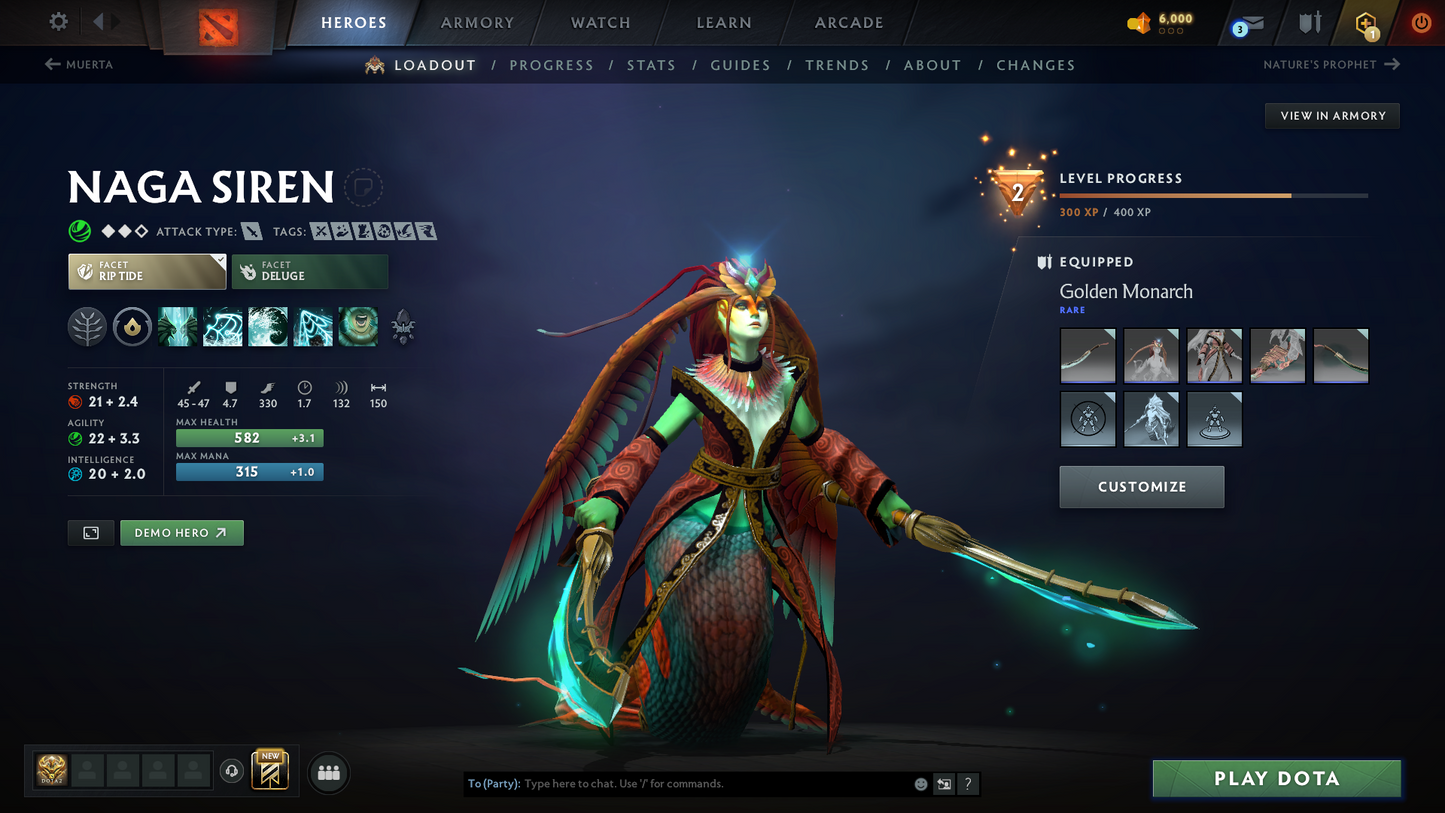Viewport: 1445px width, 813px height.
Task: Navigate to Nature's Prophet with the right arrow
Action: (1393, 64)
